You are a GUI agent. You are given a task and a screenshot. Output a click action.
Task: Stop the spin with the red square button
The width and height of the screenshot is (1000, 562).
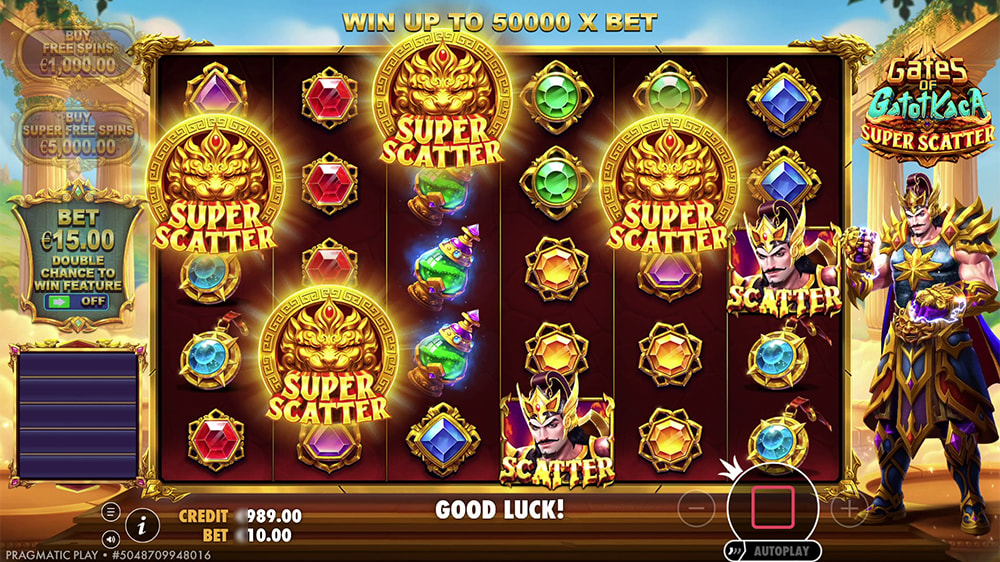pyautogui.click(x=772, y=508)
